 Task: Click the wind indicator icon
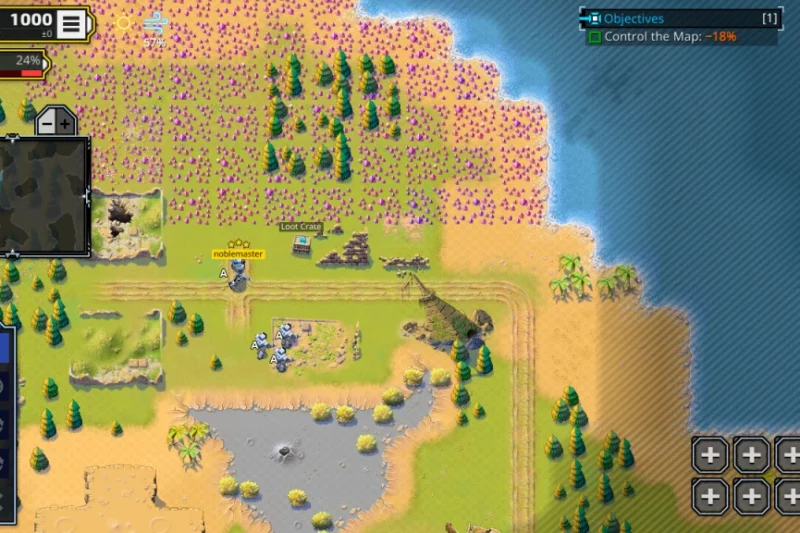point(155,23)
